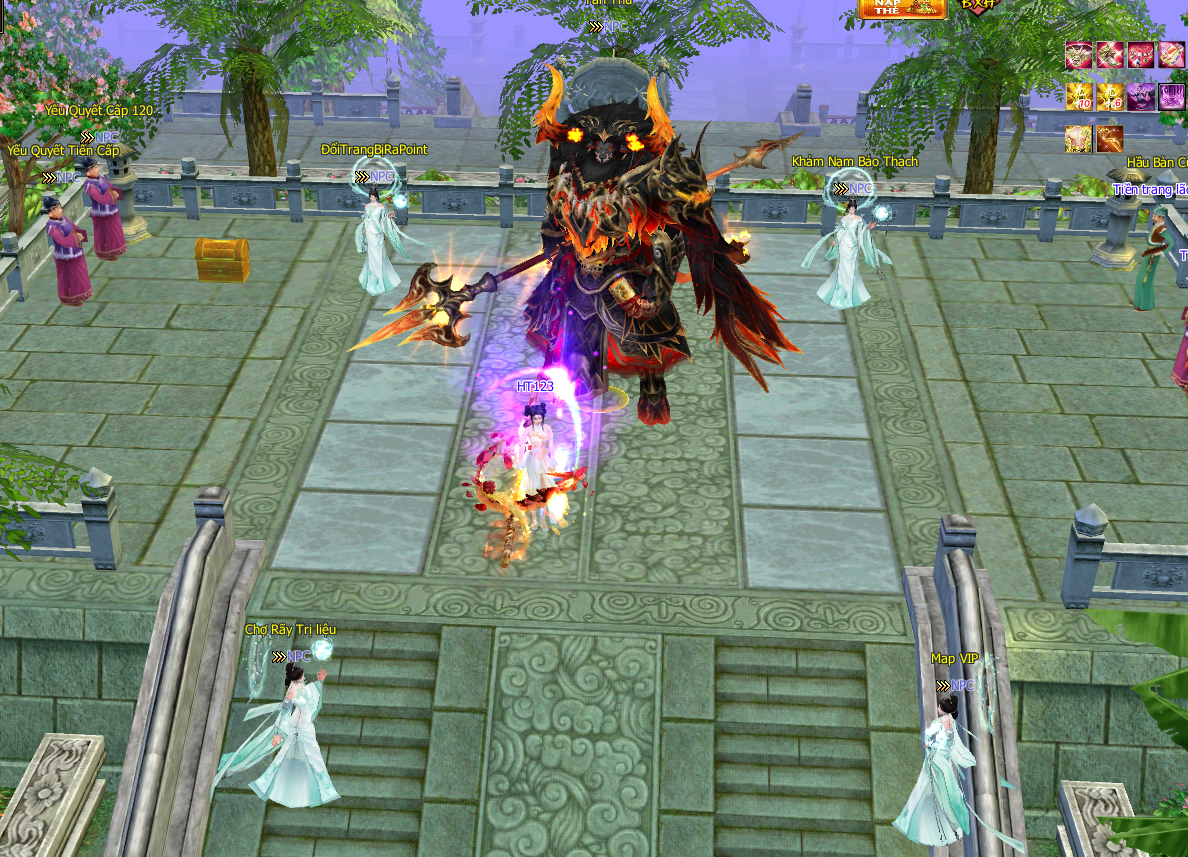Select the jeweled necklace buff icon
The image size is (1188, 857).
pos(1141,55)
